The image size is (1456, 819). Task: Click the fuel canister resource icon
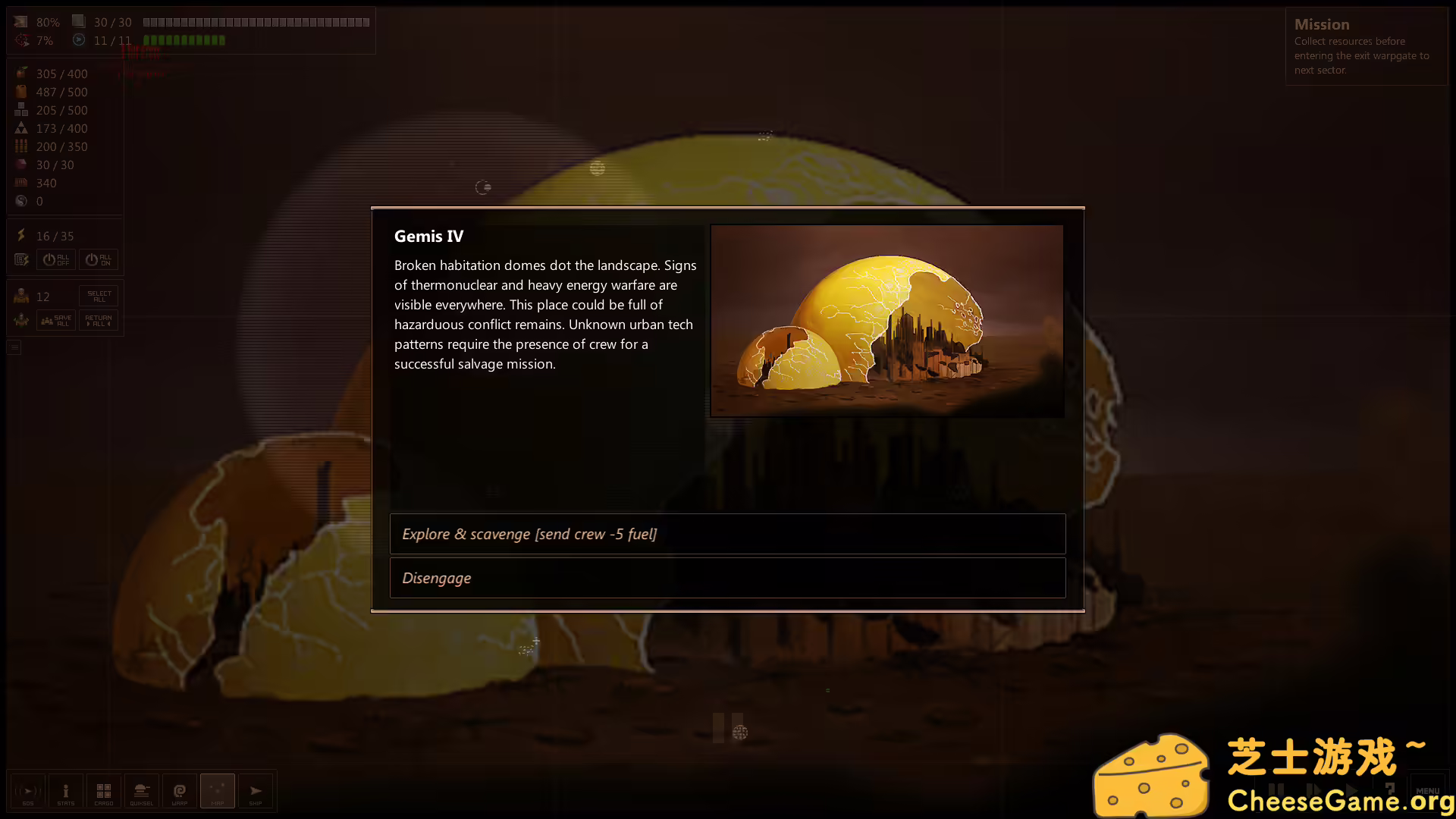point(20,92)
